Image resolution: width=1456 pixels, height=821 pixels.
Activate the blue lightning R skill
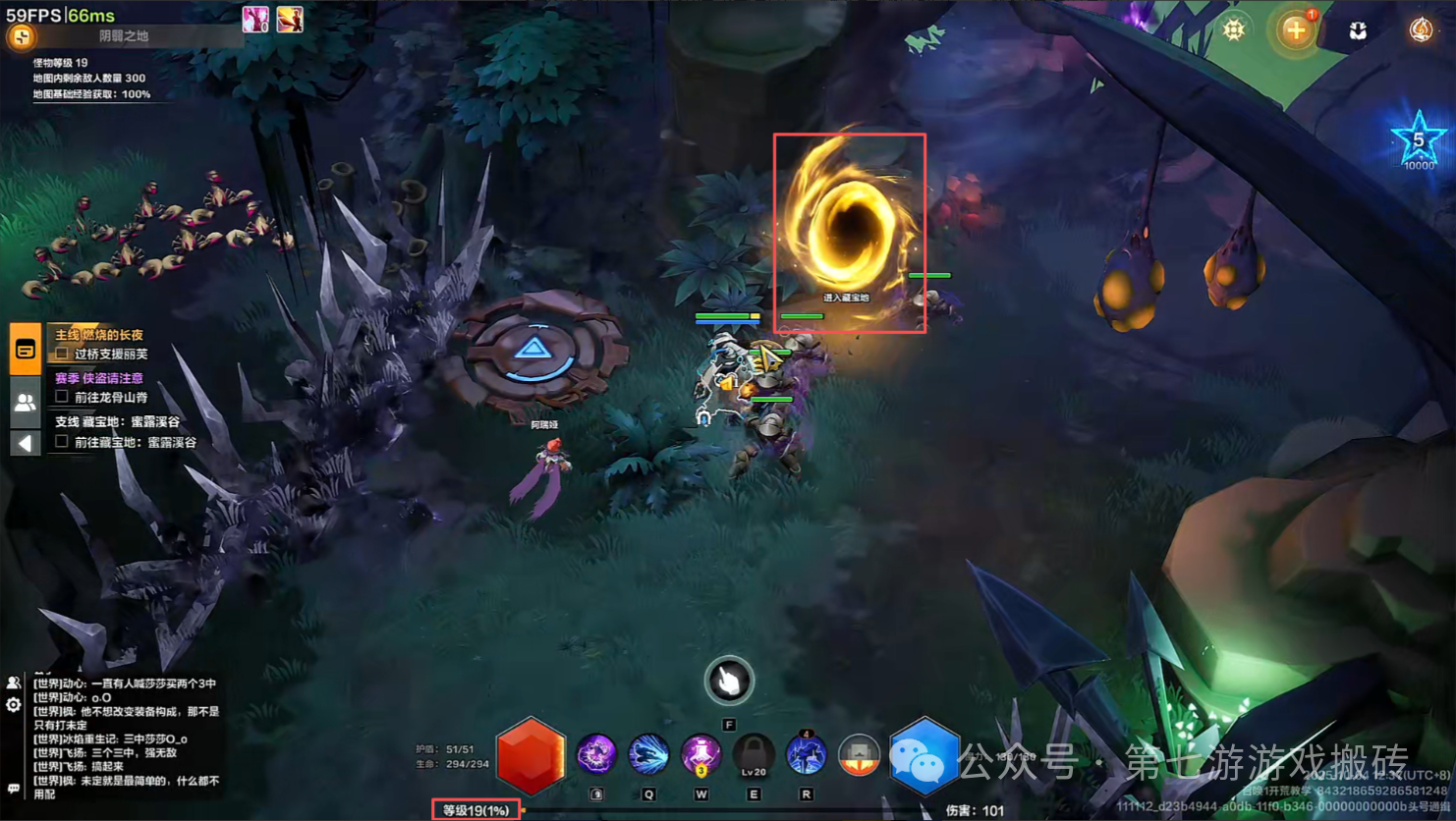[806, 755]
